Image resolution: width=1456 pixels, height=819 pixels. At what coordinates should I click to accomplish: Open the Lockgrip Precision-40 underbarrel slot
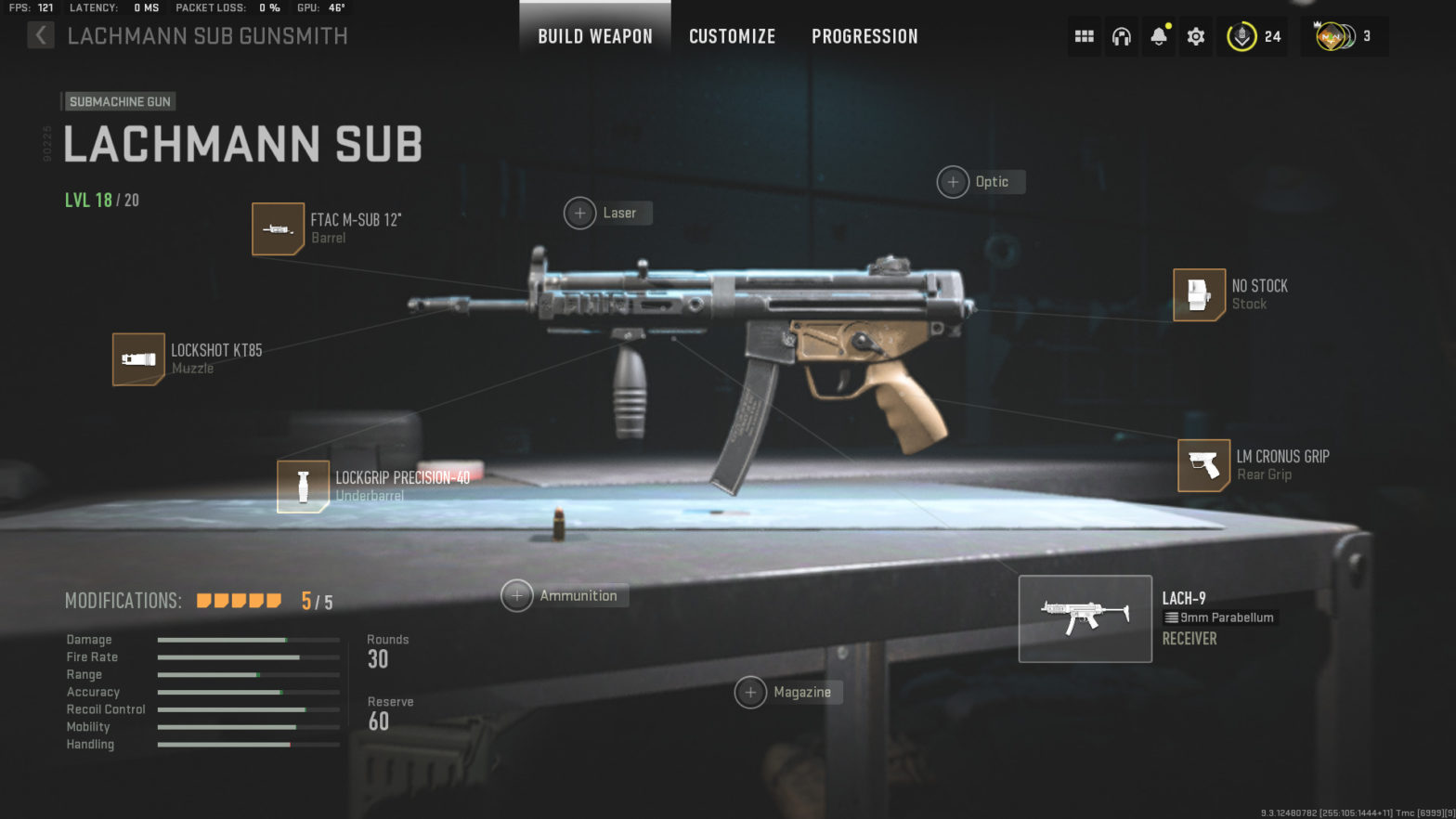pyautogui.click(x=303, y=486)
